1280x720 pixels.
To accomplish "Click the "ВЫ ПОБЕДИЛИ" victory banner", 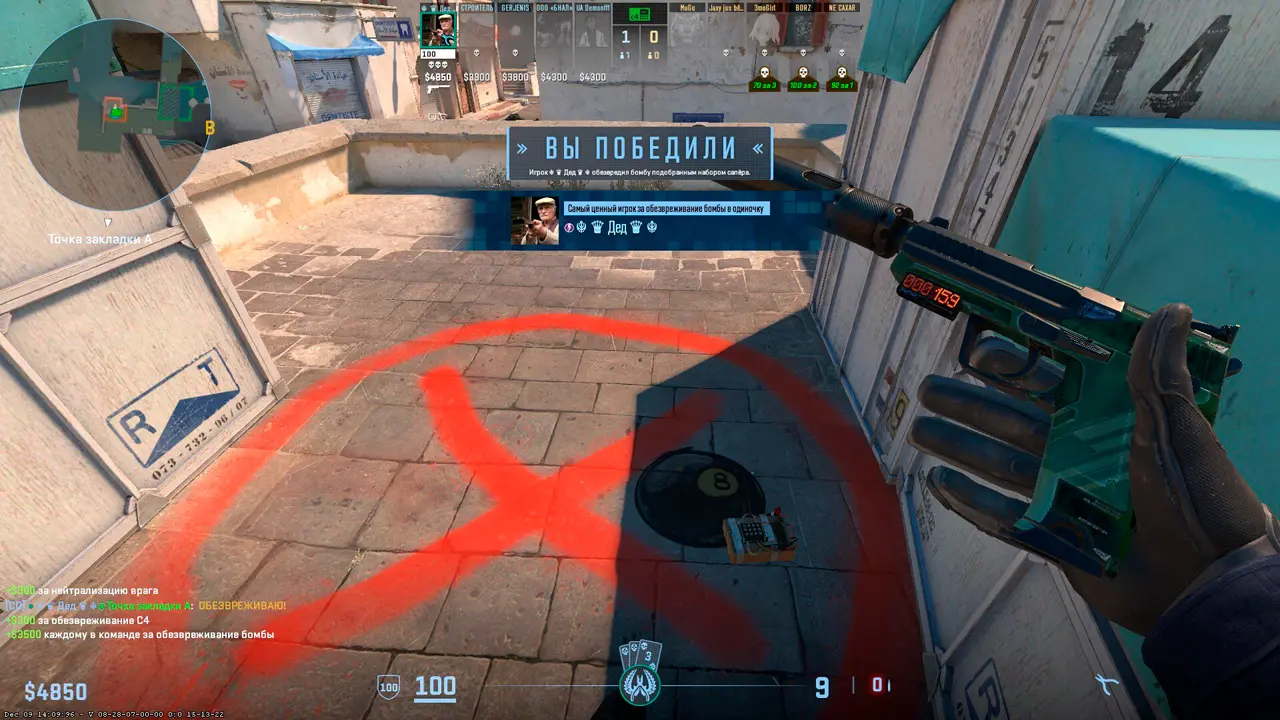I will tap(640, 149).
